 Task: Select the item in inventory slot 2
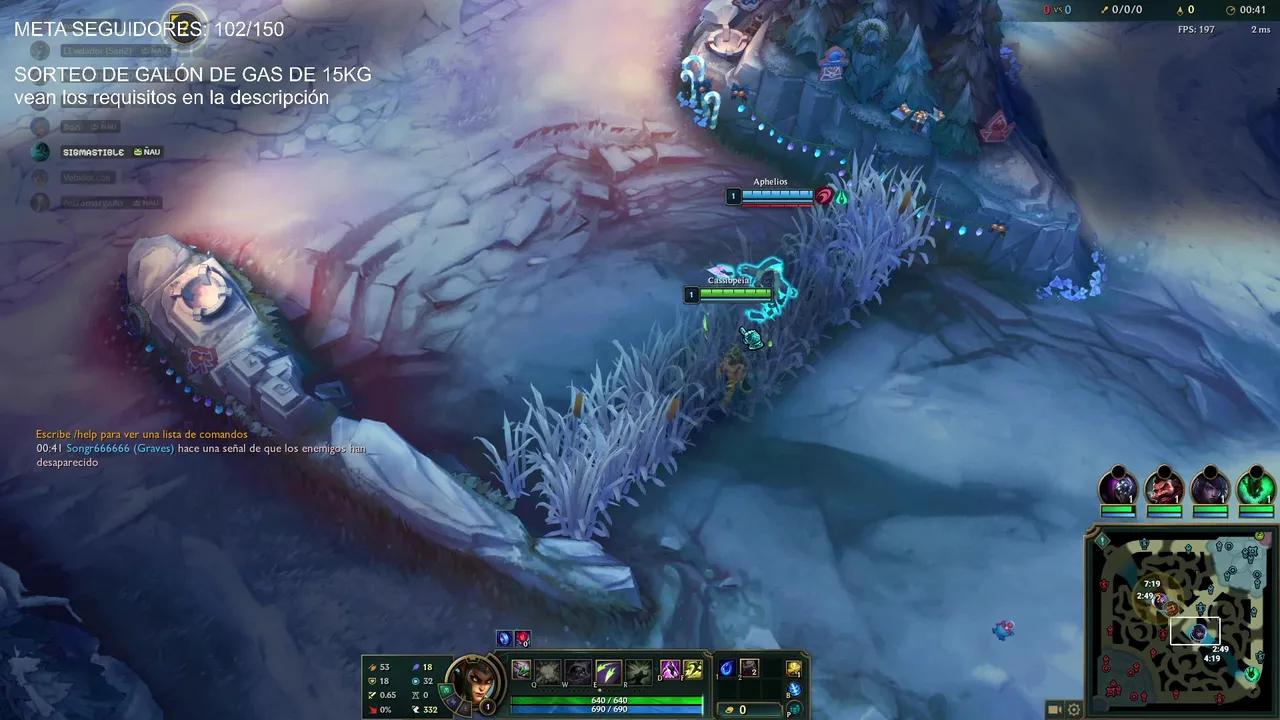coord(751,670)
